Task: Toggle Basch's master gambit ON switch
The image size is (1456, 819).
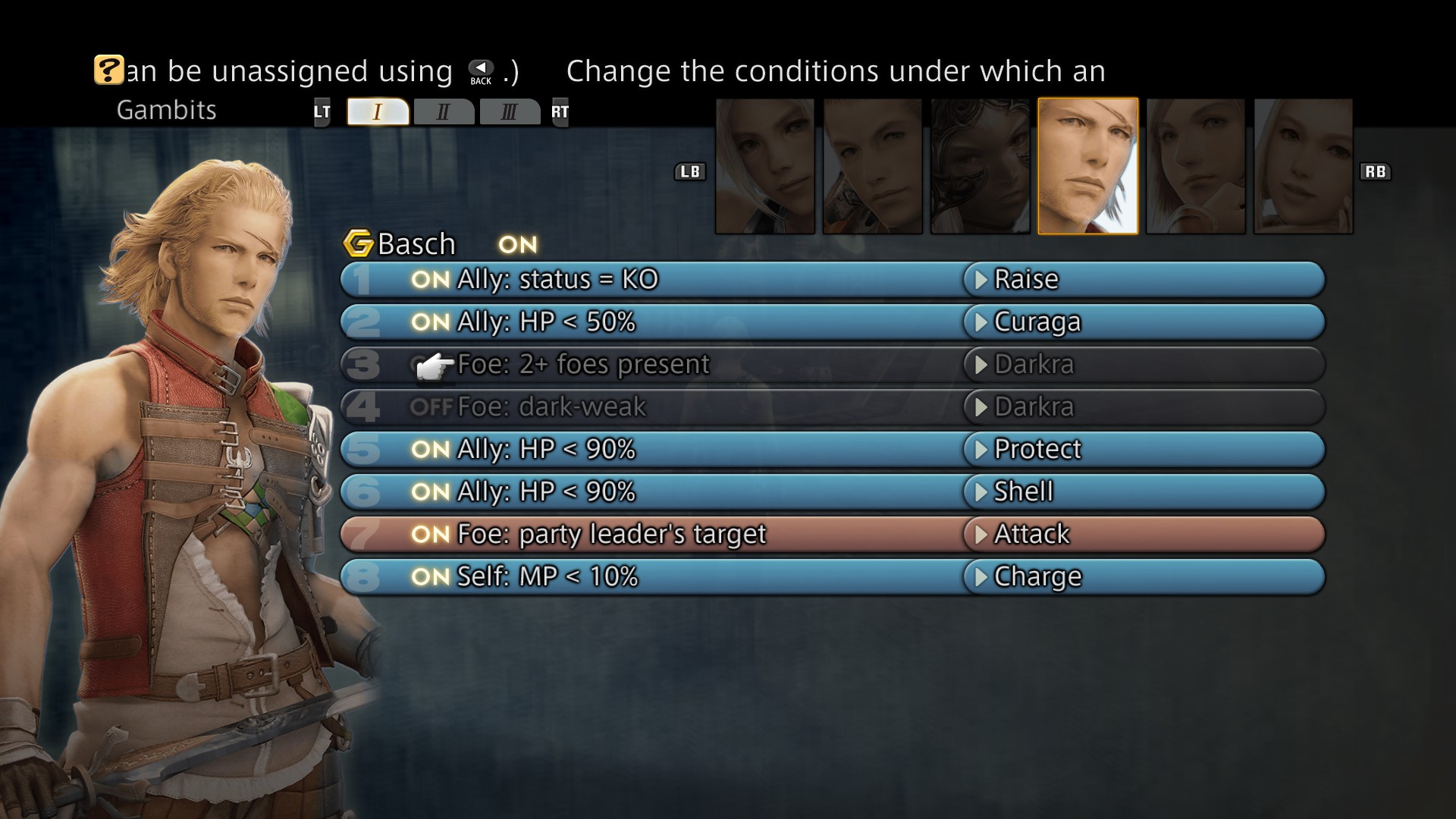Action: click(518, 244)
